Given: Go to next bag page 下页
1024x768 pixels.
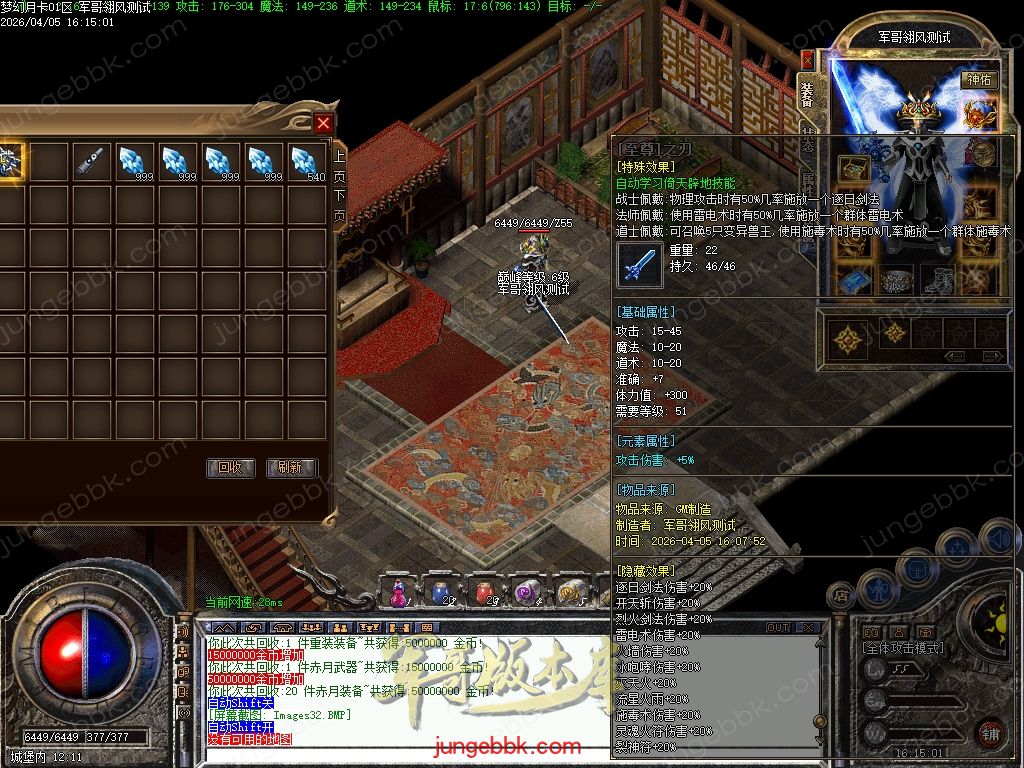Looking at the screenshot, I should coord(339,205).
